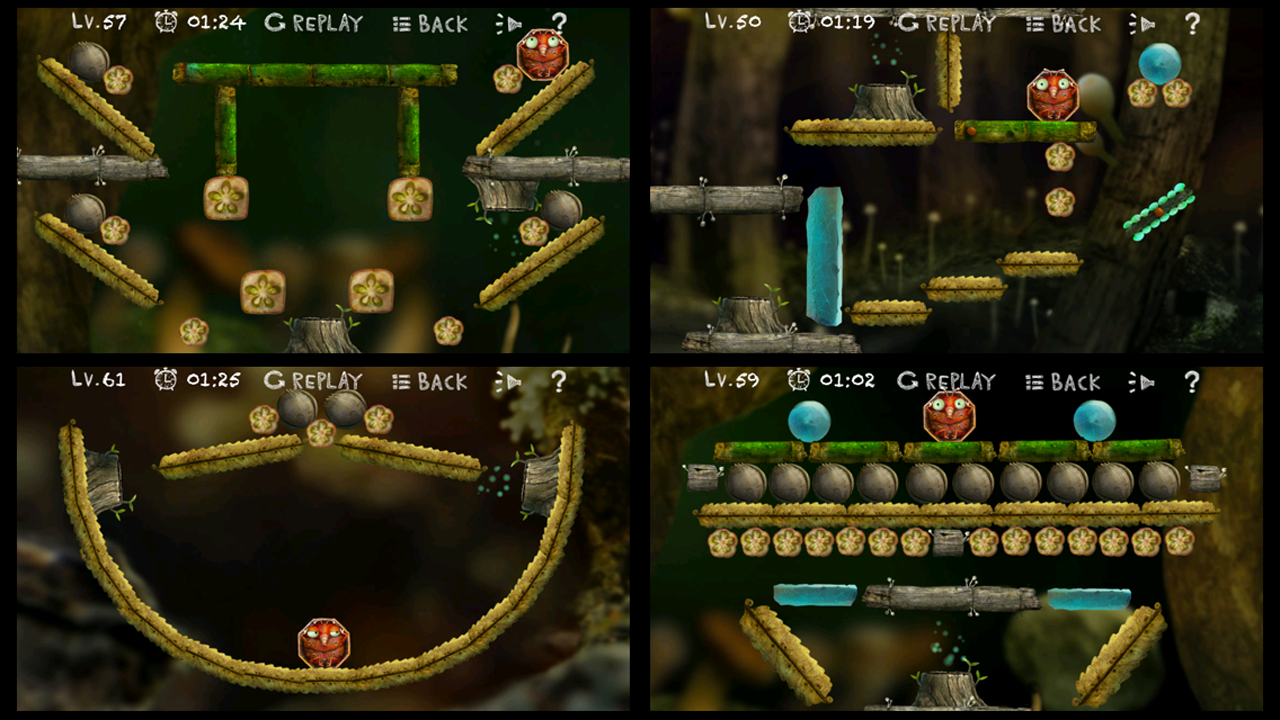This screenshot has width=1280, height=720.
Task: Select BACK in the Lv.57 panel
Action: 446,23
